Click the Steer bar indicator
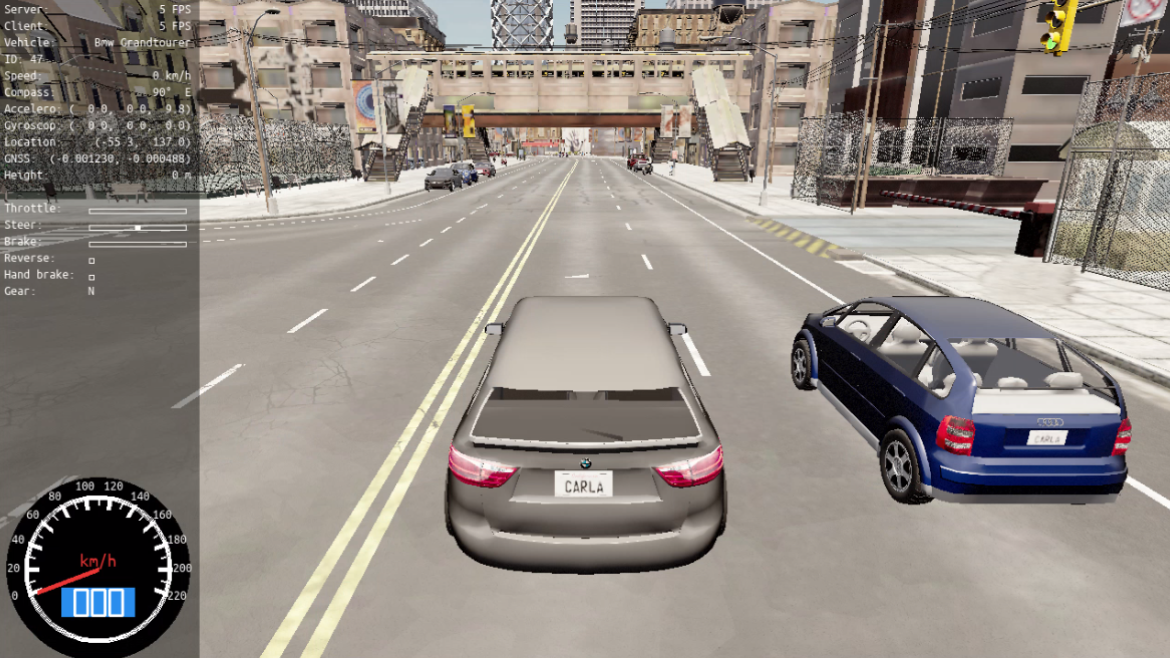This screenshot has width=1170, height=658. coord(138,227)
